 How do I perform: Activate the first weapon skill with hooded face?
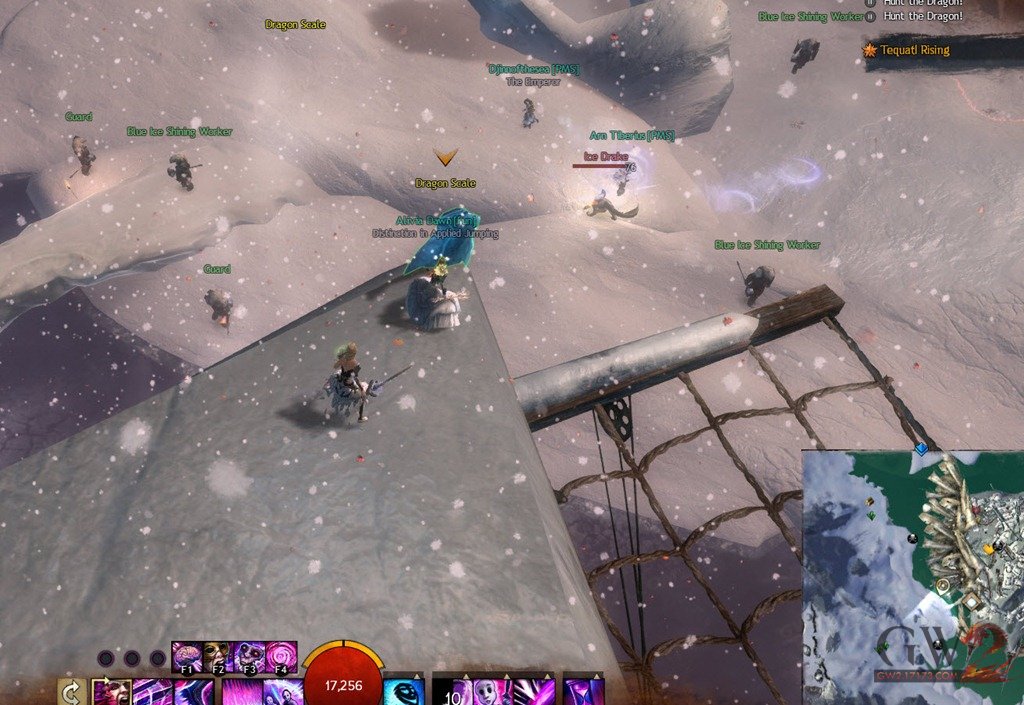point(111,692)
